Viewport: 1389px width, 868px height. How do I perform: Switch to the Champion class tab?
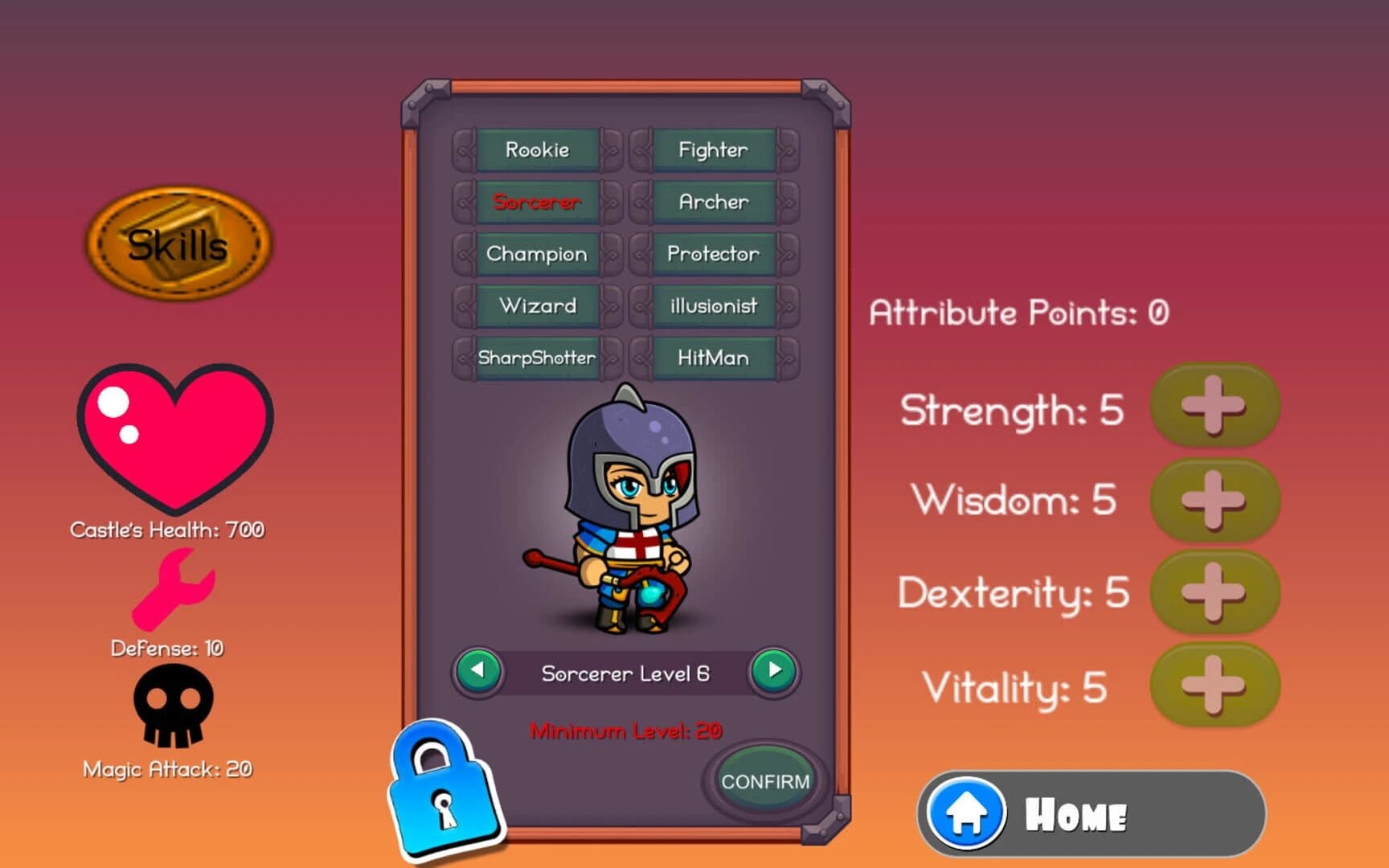coord(535,254)
